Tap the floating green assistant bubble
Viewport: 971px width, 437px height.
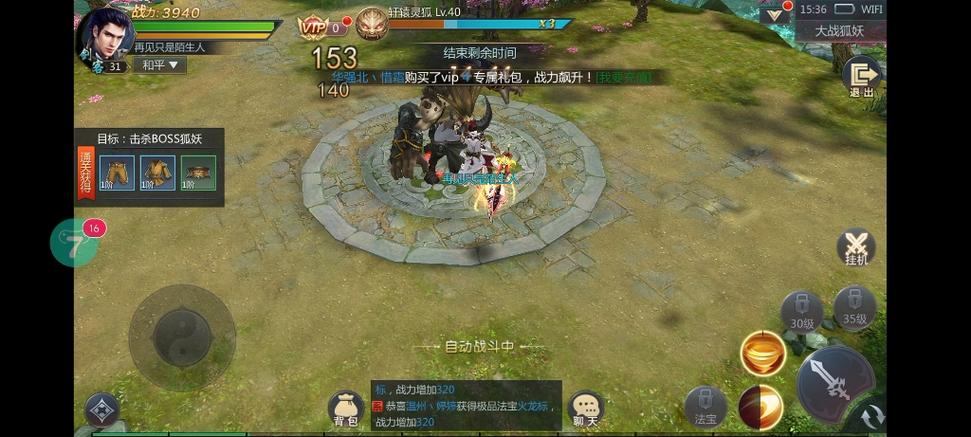click(74, 243)
